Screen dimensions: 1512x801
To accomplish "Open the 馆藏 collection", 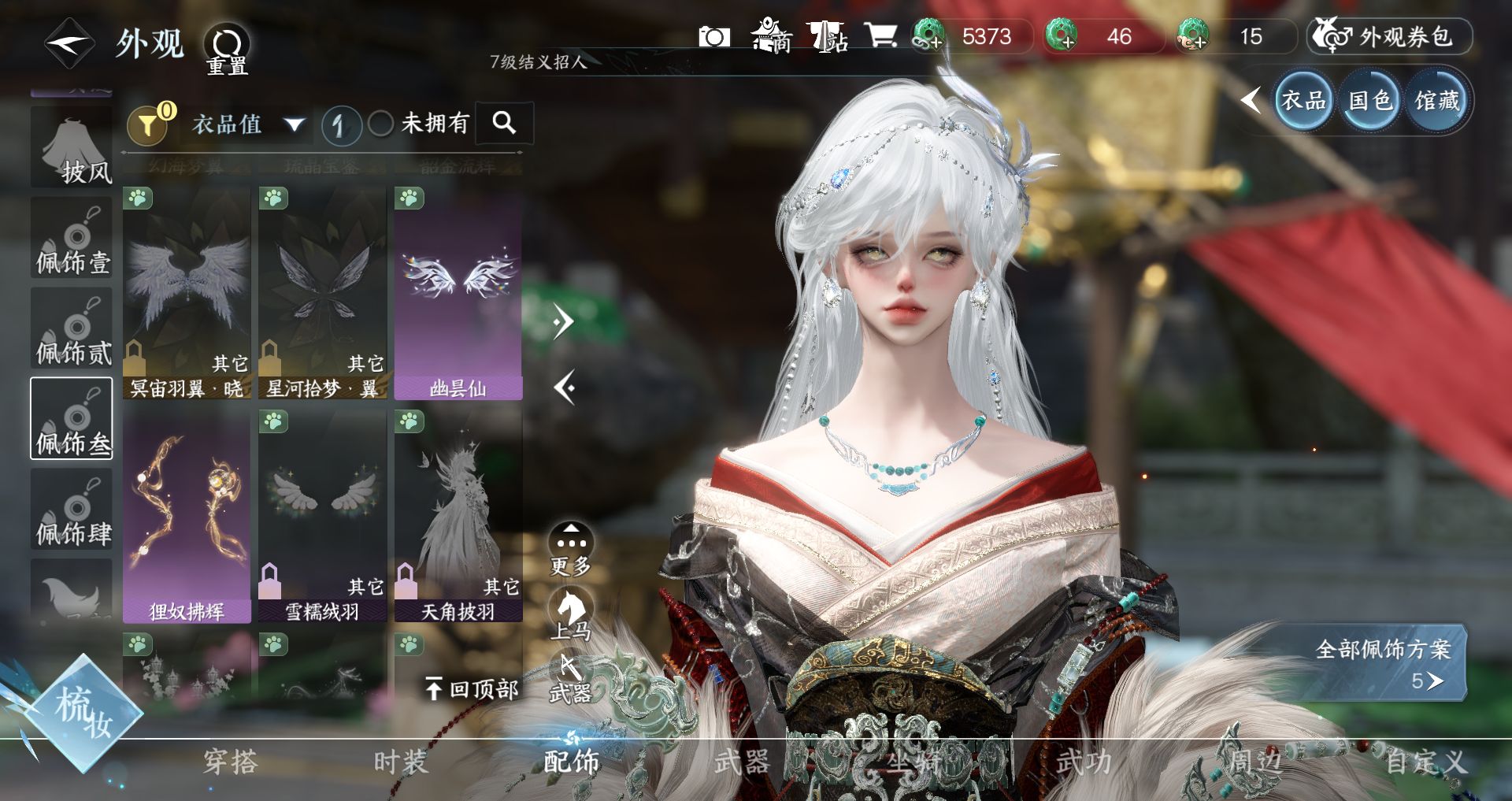I will pyautogui.click(x=1437, y=101).
